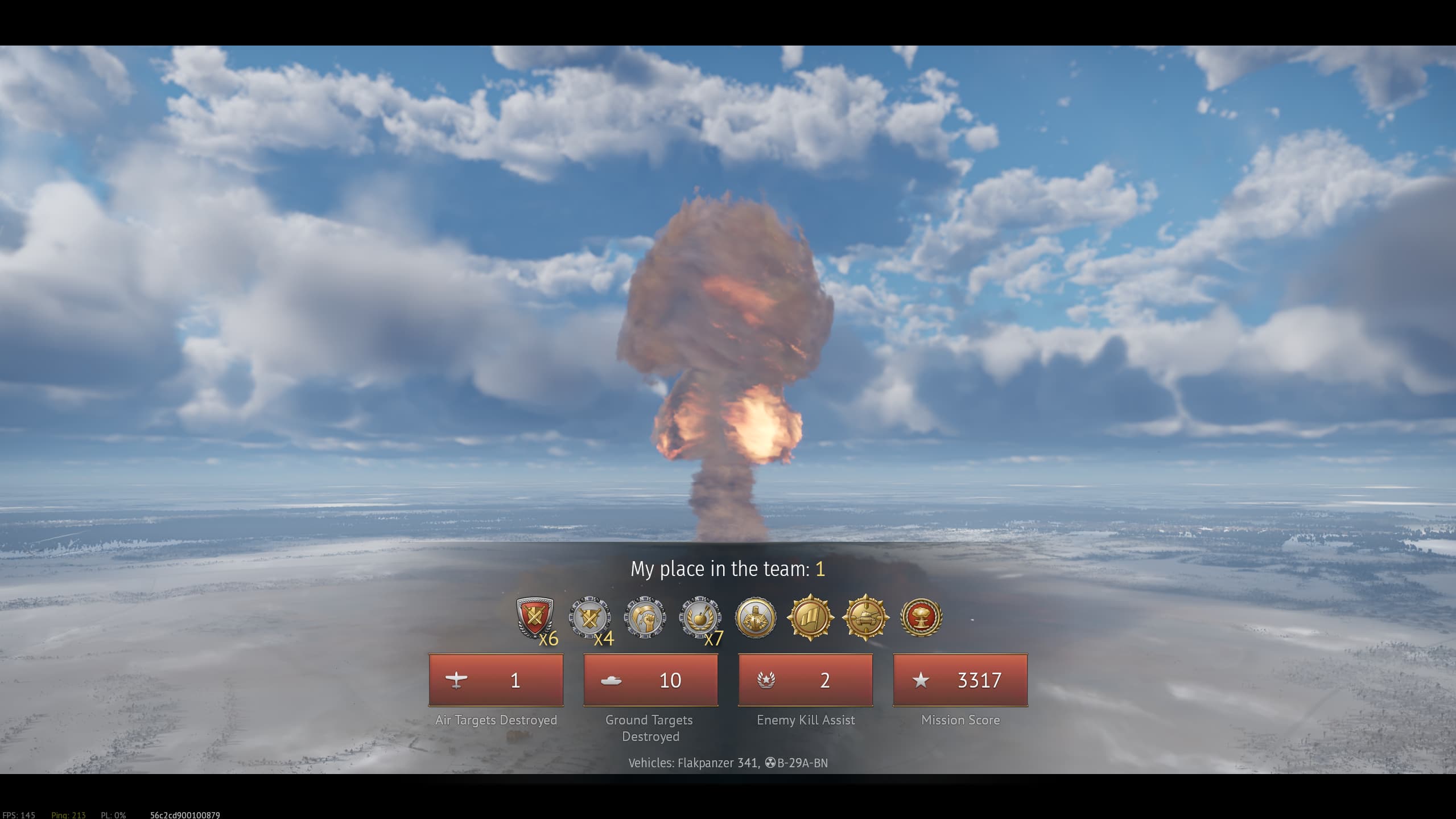View the gold flag star medal

tap(810, 618)
